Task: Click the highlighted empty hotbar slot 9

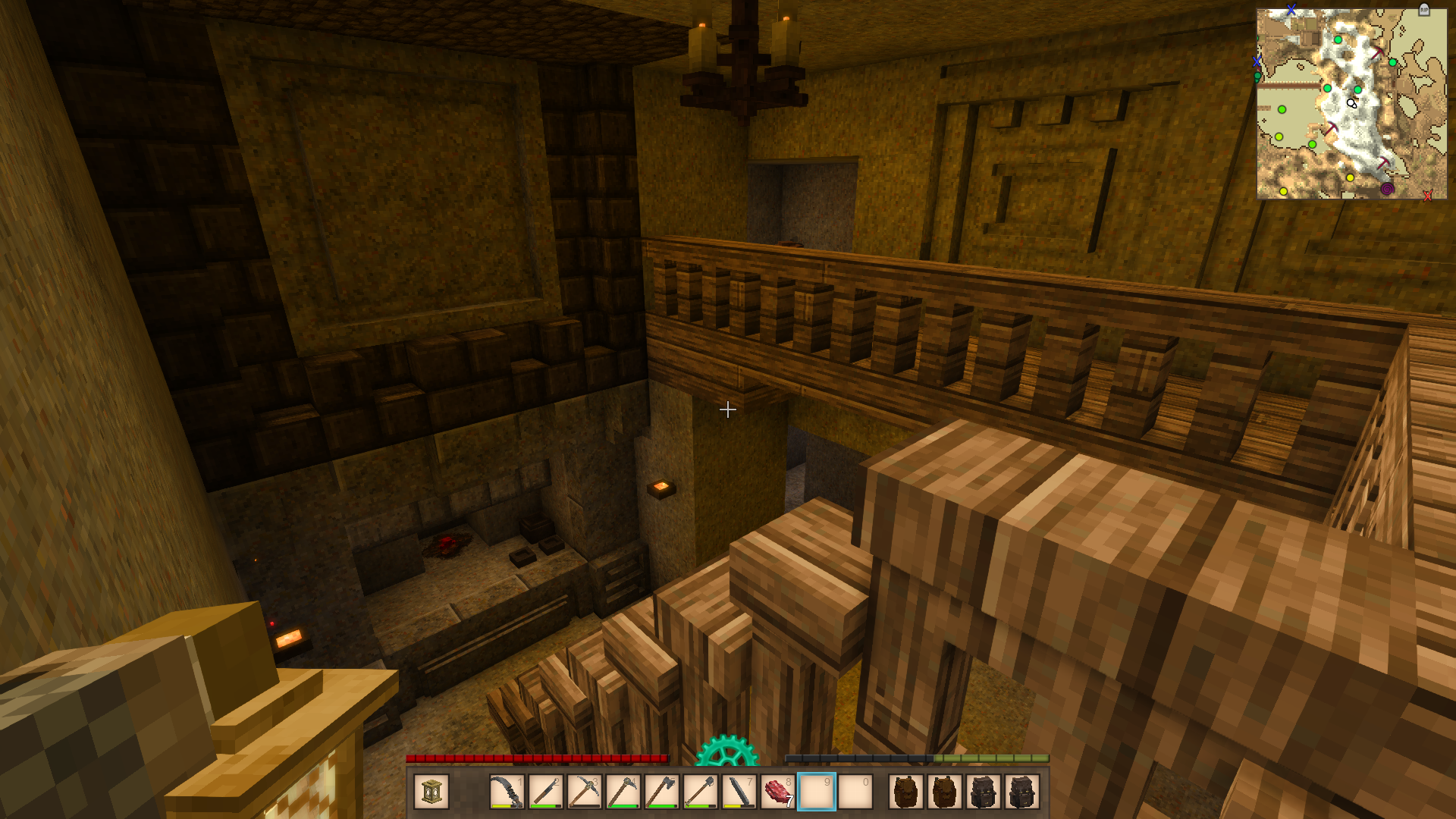Action: pyautogui.click(x=816, y=792)
